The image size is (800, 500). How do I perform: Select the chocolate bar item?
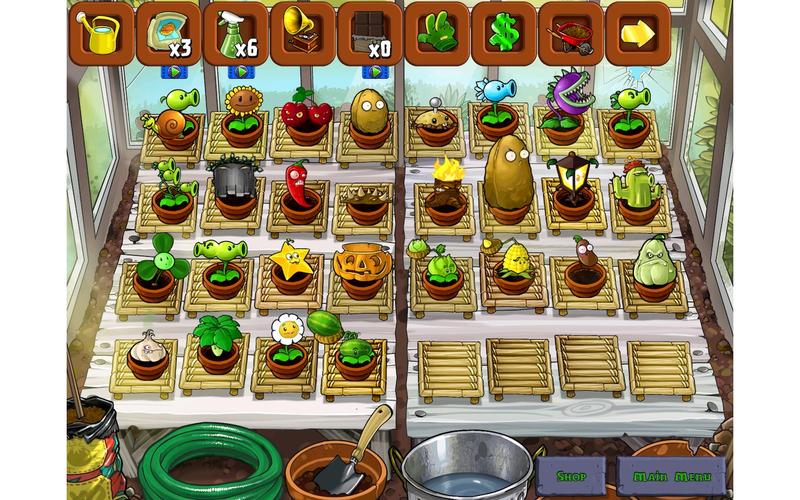[x=369, y=33]
